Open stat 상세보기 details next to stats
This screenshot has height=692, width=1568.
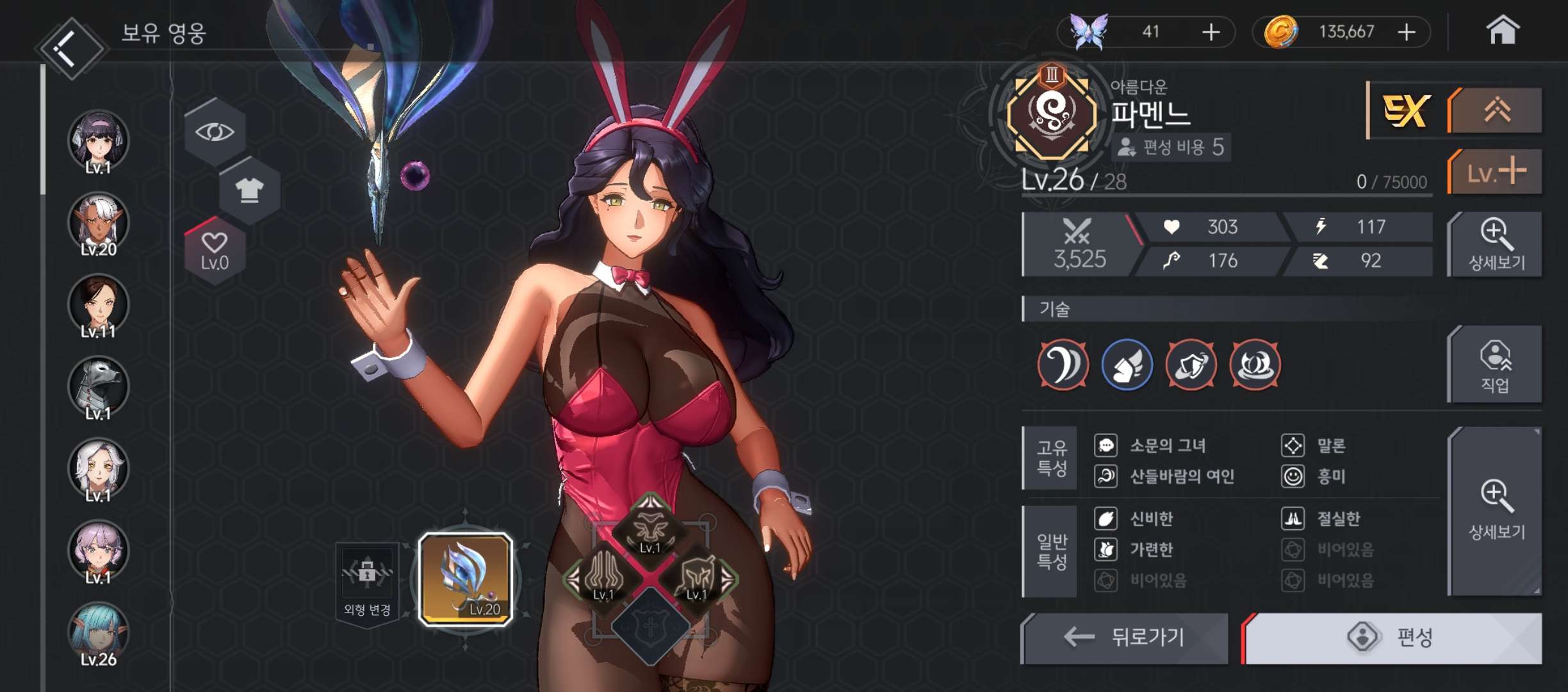point(1496,245)
